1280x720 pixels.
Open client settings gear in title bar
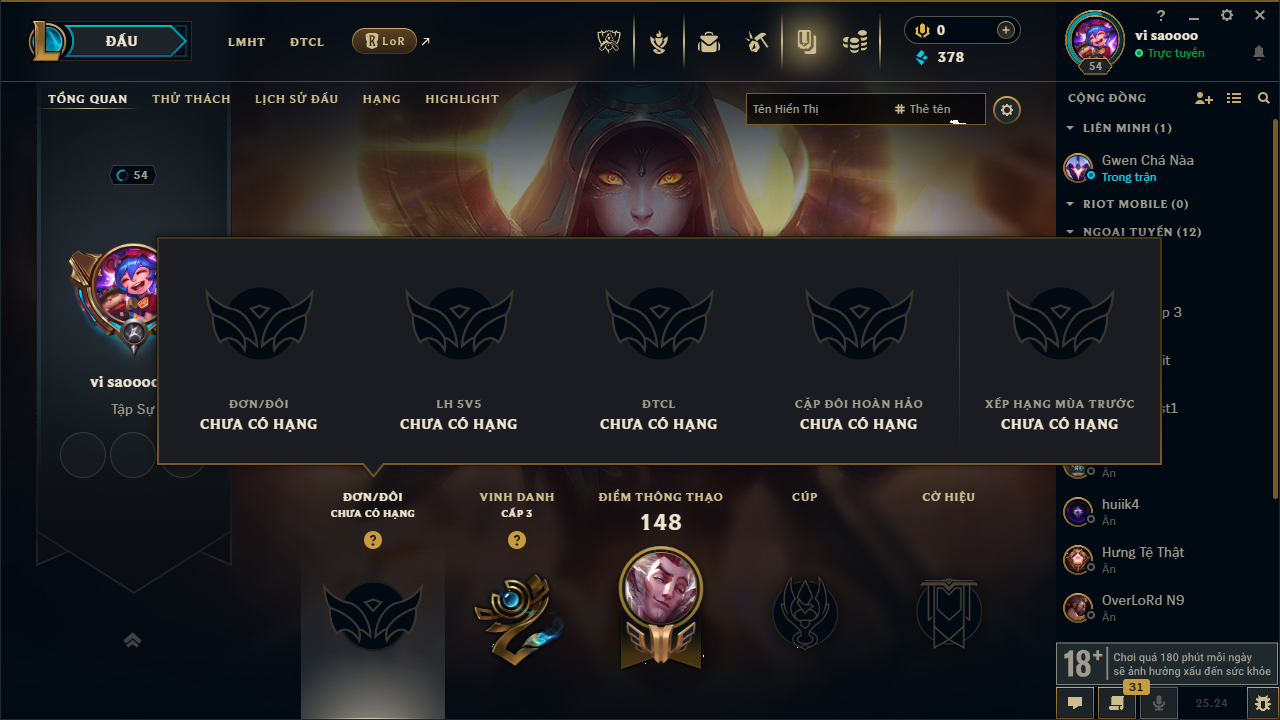point(1227,15)
